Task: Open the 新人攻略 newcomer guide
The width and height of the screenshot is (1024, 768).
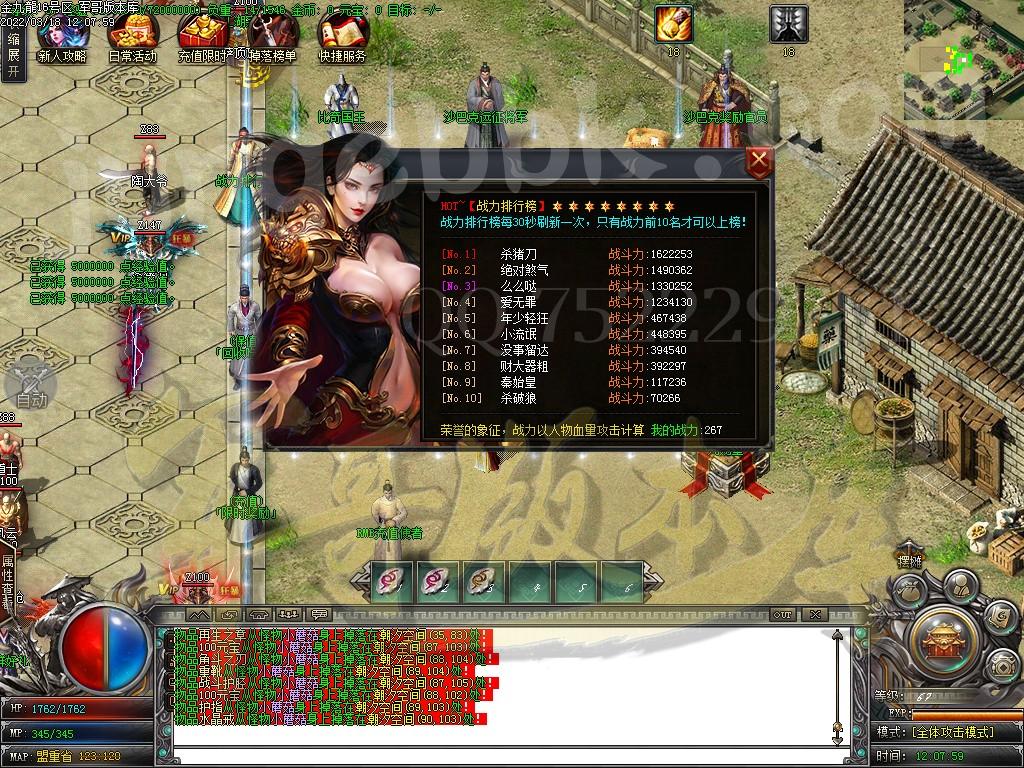Action: coord(62,40)
